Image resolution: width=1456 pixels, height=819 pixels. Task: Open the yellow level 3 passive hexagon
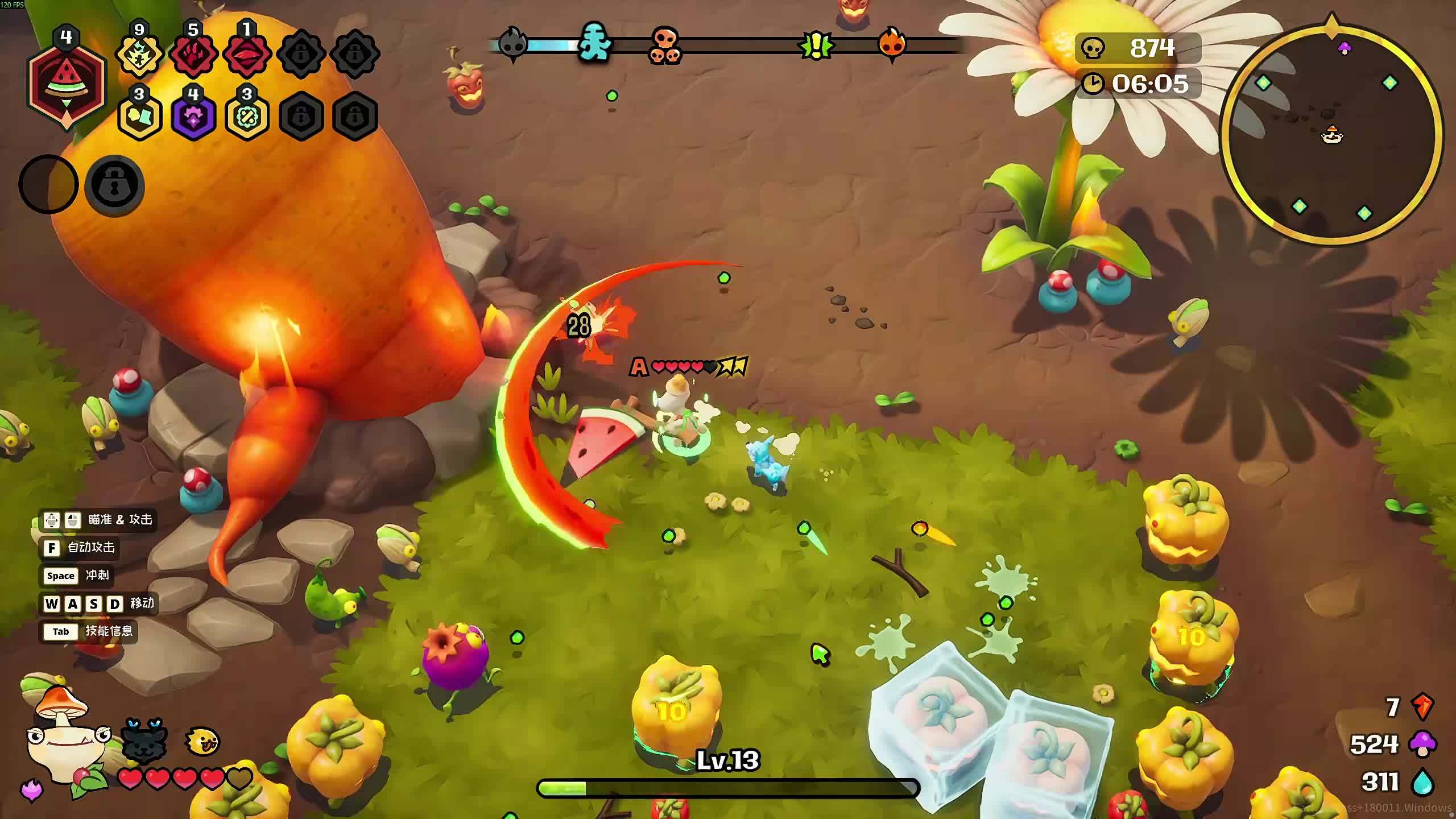(139, 117)
